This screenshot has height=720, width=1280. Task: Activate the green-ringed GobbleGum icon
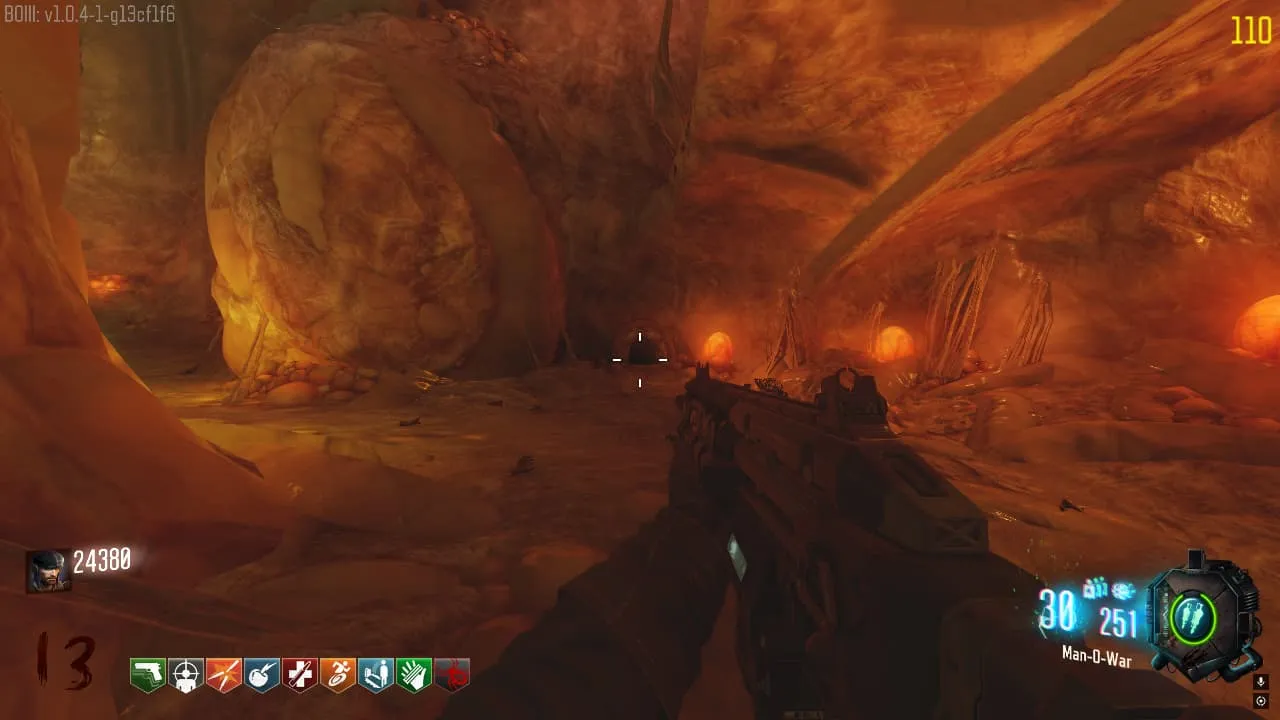[x=1193, y=618]
